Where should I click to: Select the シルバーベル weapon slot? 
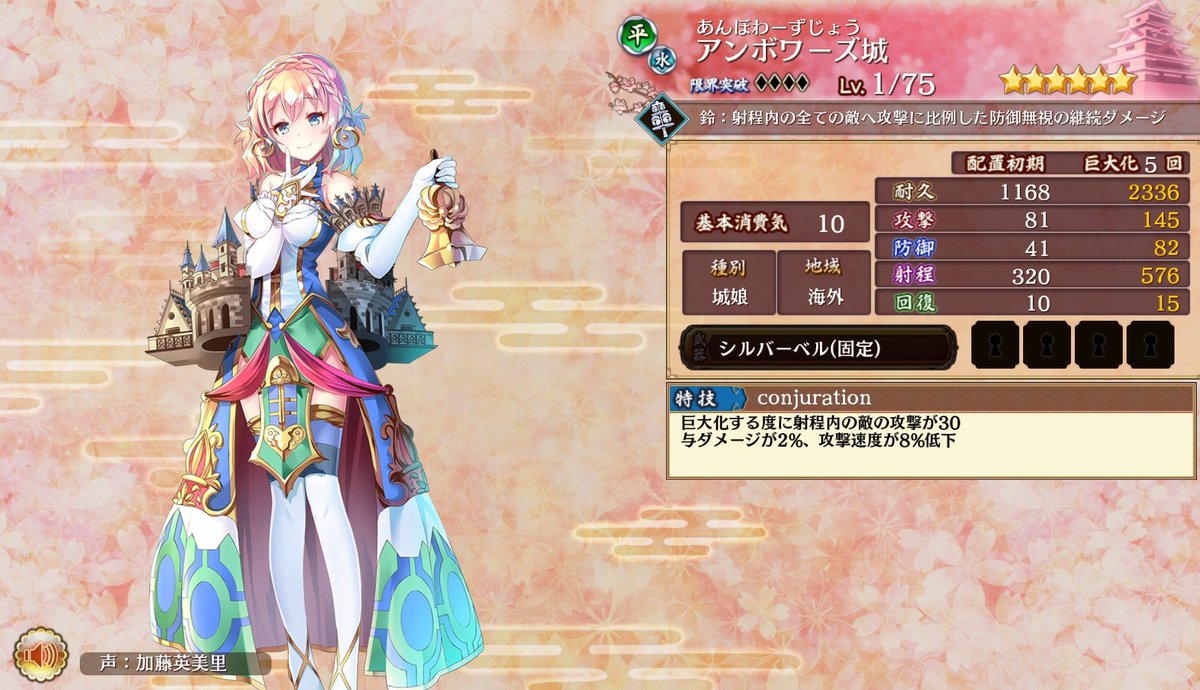pyautogui.click(x=818, y=348)
